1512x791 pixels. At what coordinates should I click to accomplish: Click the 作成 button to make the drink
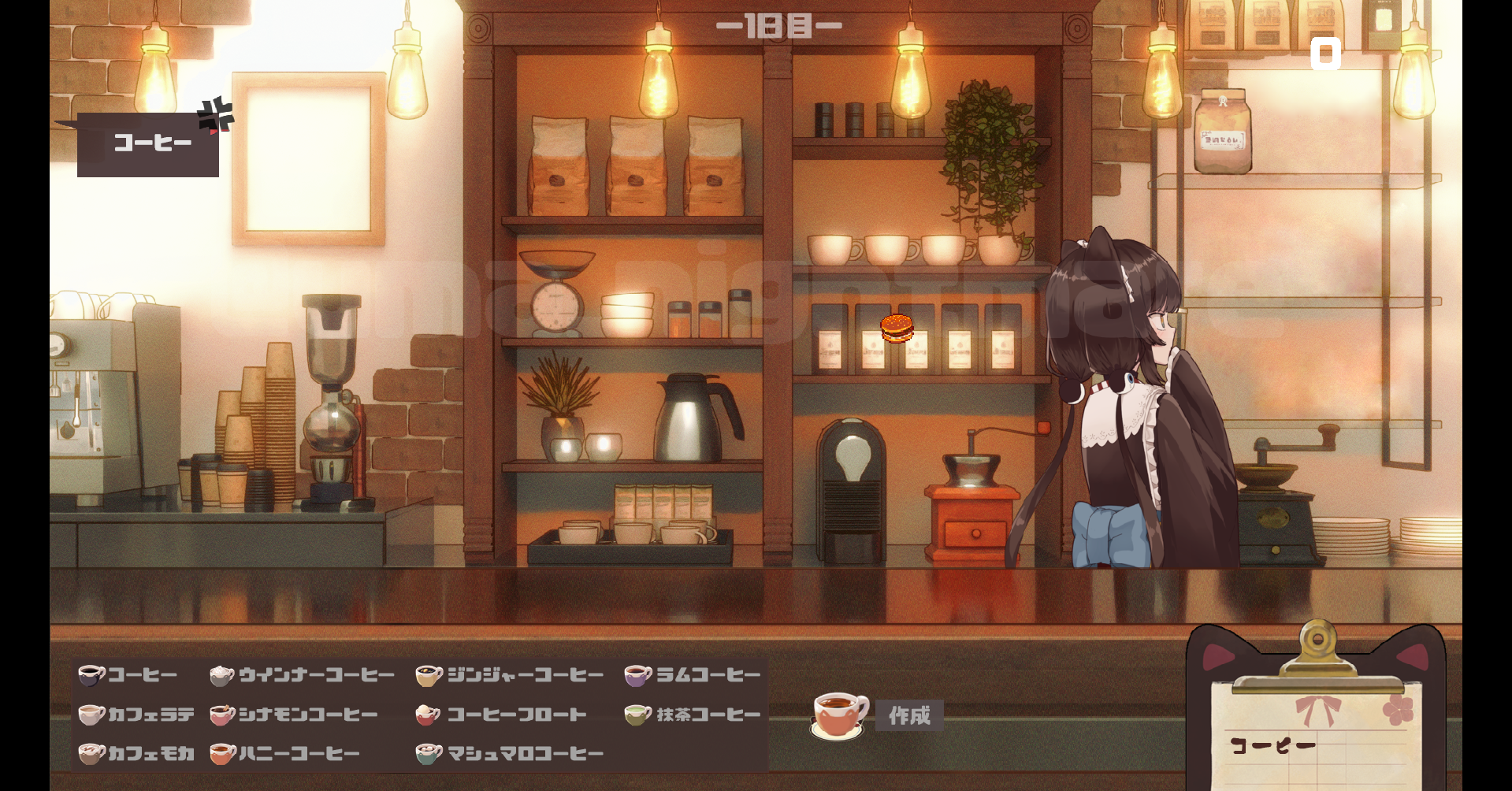click(909, 715)
